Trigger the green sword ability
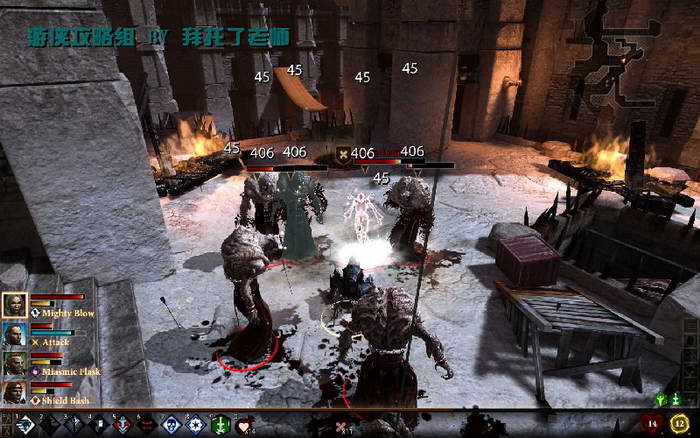Viewport: 700px width, 438px height. tap(219, 424)
